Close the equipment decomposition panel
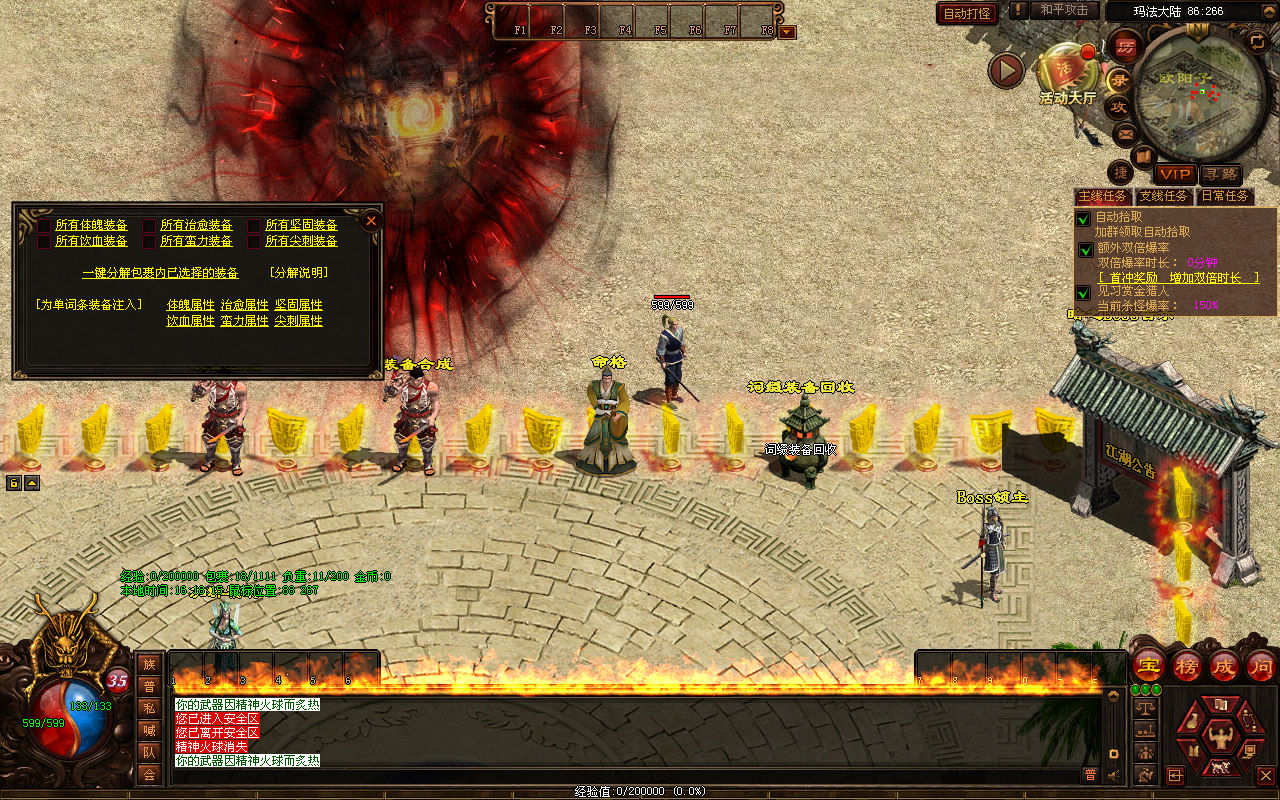Viewport: 1280px width, 800px height. pyautogui.click(x=371, y=220)
